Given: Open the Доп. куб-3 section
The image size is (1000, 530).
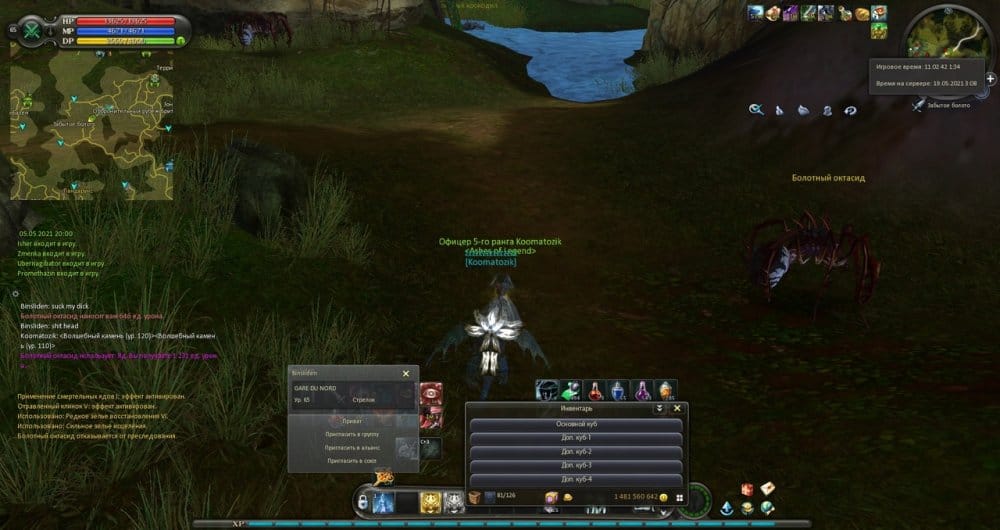Looking at the screenshot, I should tap(575, 466).
